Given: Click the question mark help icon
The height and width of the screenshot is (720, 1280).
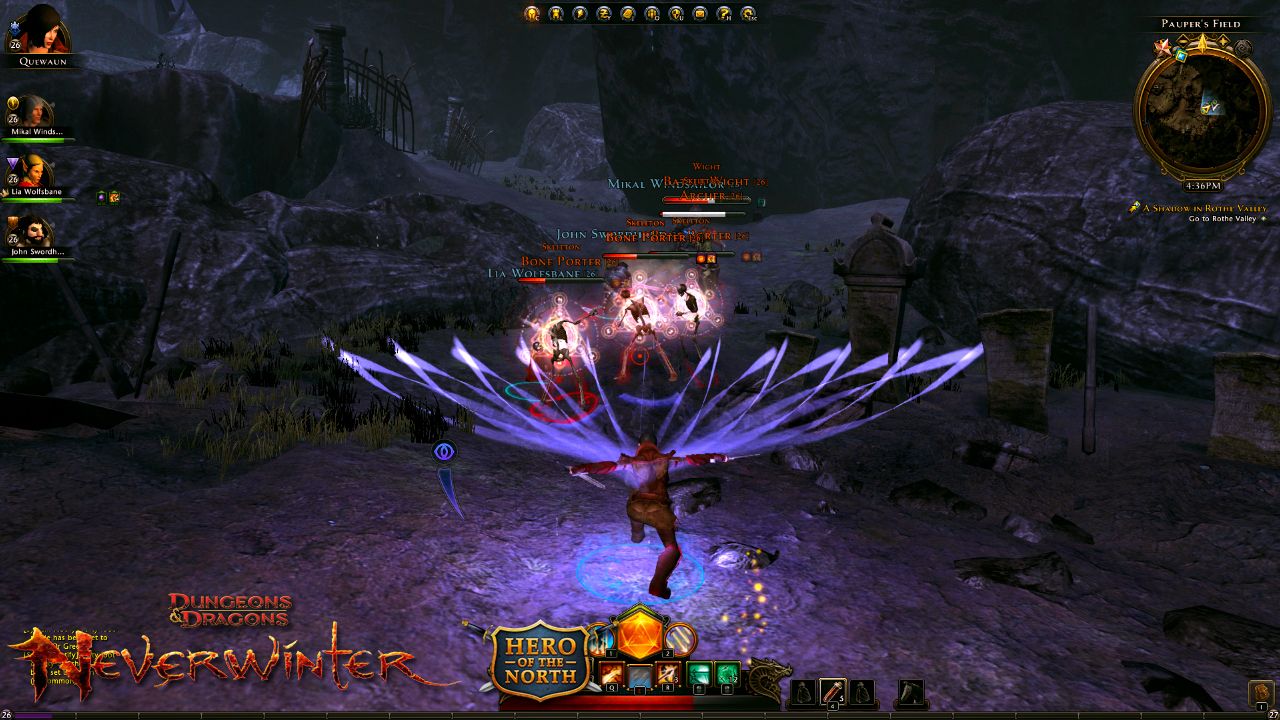Looking at the screenshot, I should tap(724, 13).
